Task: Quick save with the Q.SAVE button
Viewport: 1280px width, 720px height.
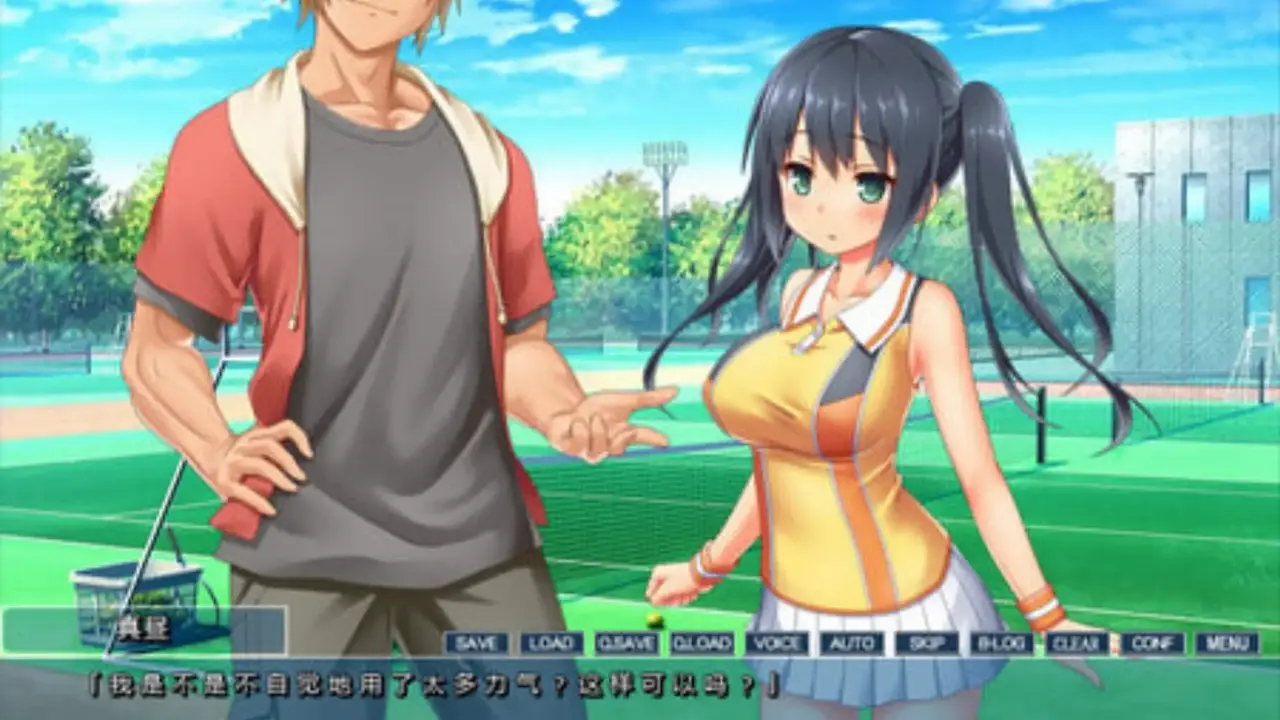Action: (x=626, y=643)
